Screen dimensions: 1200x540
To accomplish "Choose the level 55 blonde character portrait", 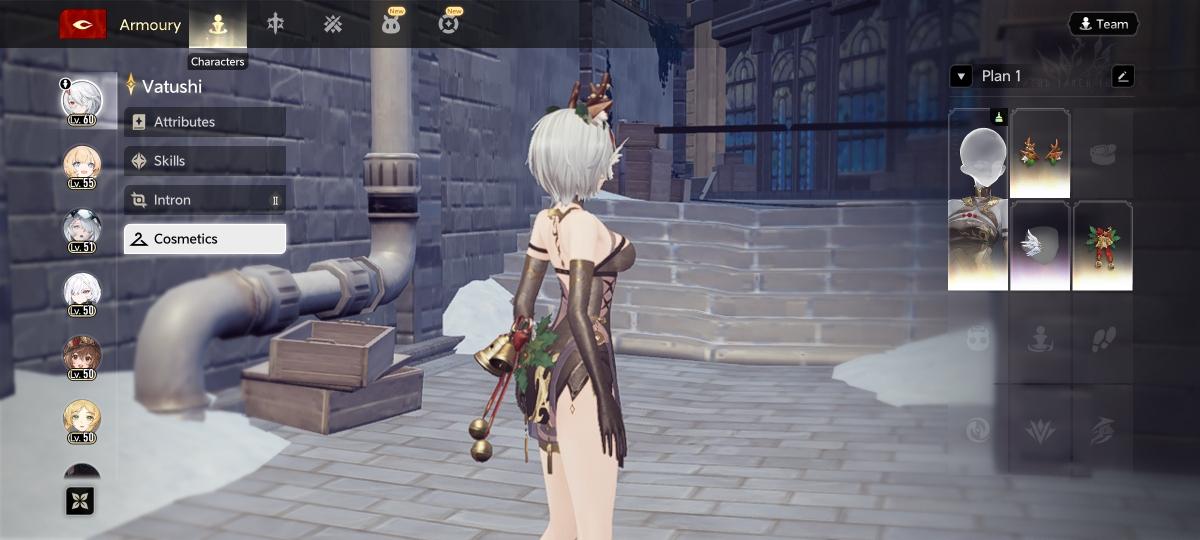I will click(x=82, y=165).
